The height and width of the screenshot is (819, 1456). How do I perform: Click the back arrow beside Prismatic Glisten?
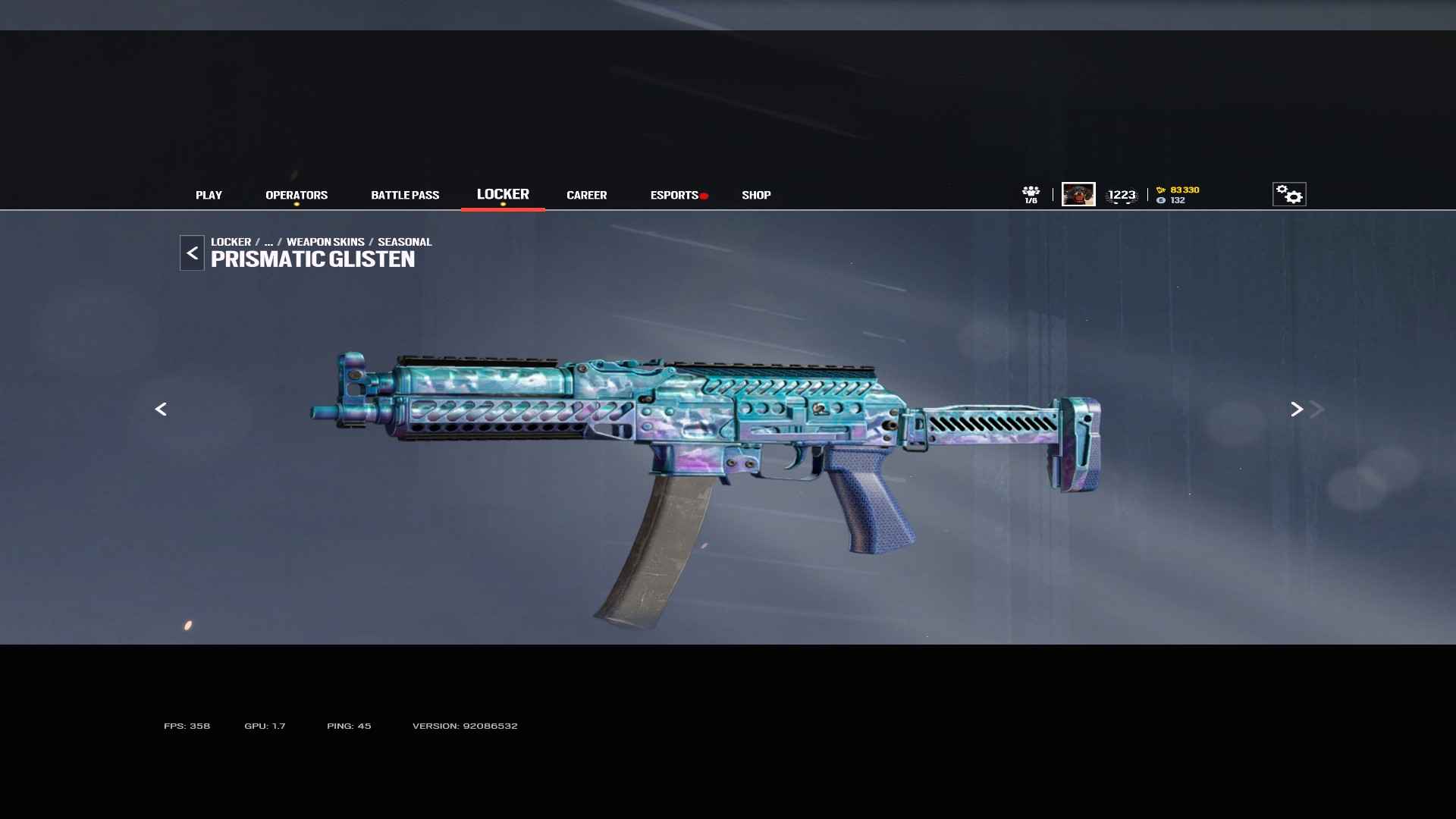[192, 253]
